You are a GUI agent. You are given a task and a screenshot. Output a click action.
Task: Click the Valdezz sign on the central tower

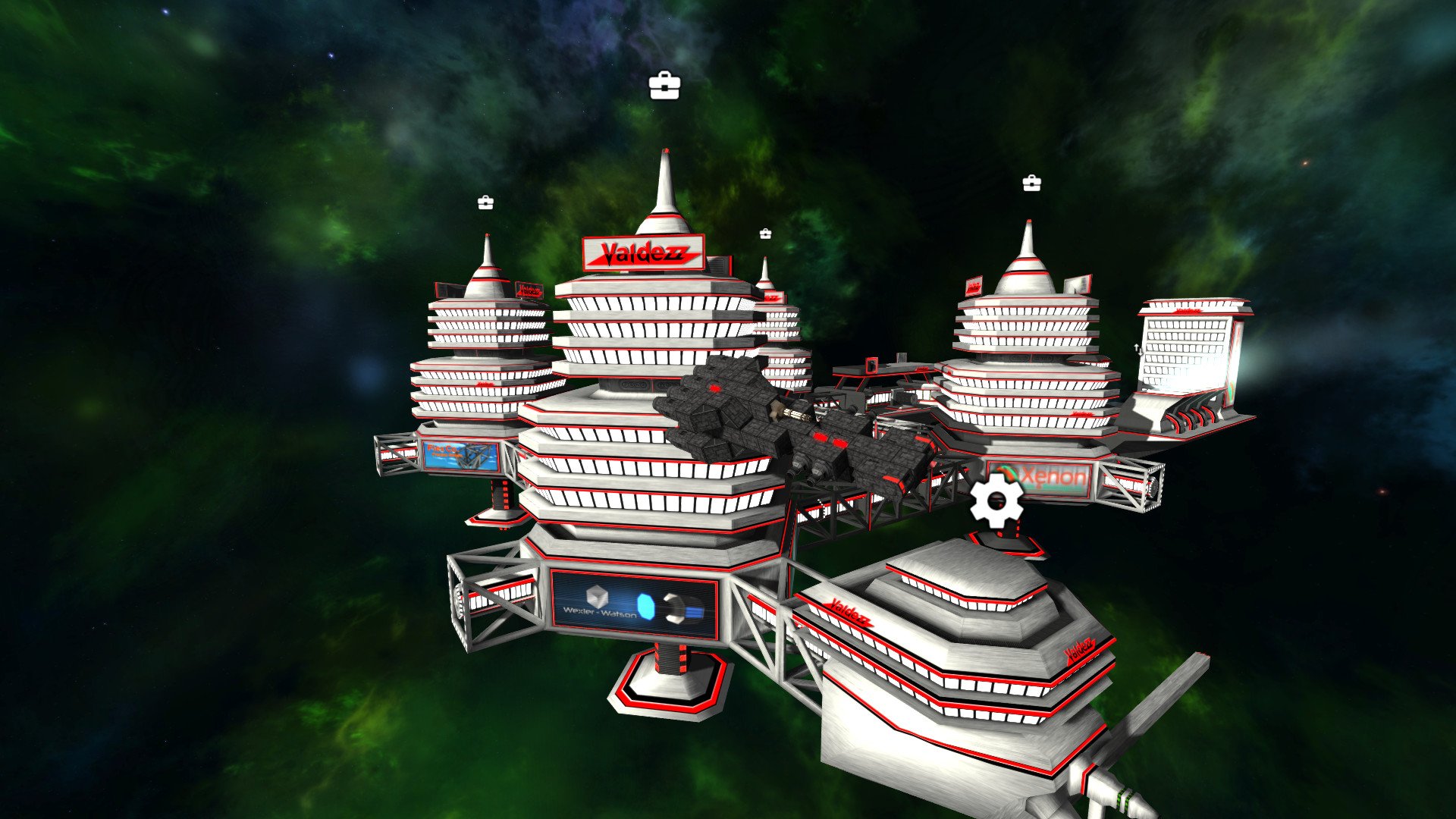coord(644,253)
